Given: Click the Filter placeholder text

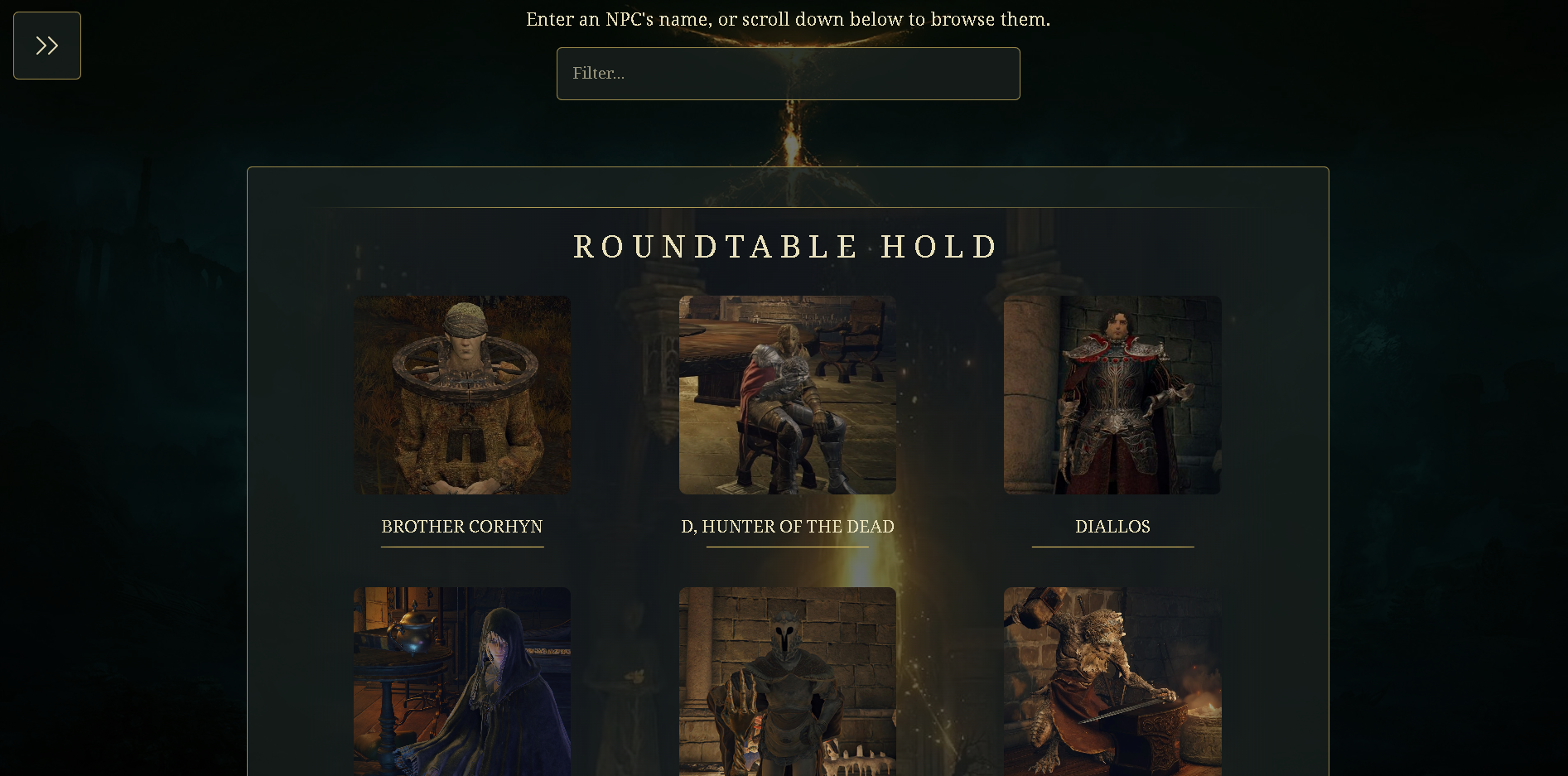Looking at the screenshot, I should 598,74.
